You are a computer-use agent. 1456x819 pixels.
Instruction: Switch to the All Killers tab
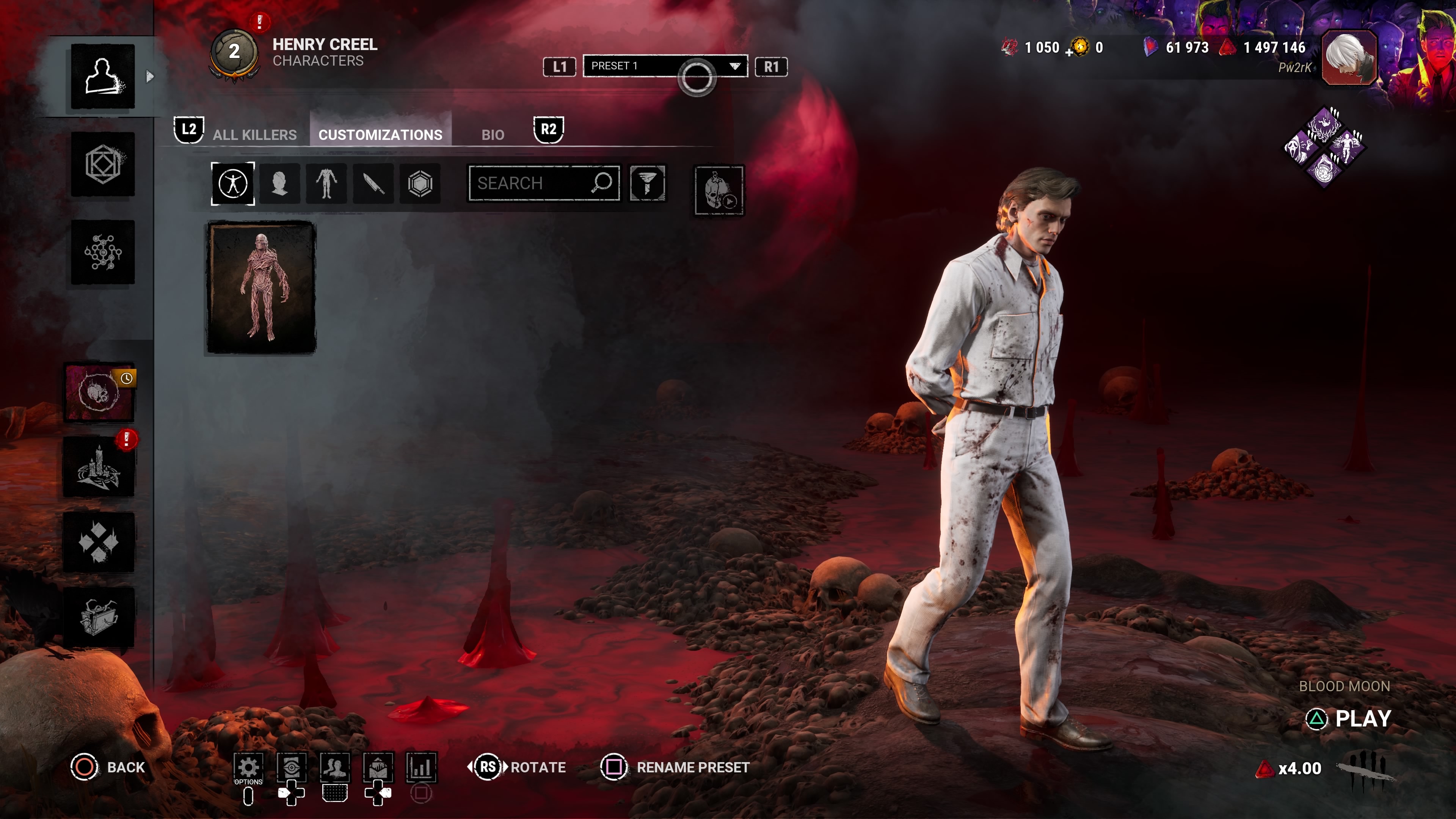pyautogui.click(x=254, y=135)
